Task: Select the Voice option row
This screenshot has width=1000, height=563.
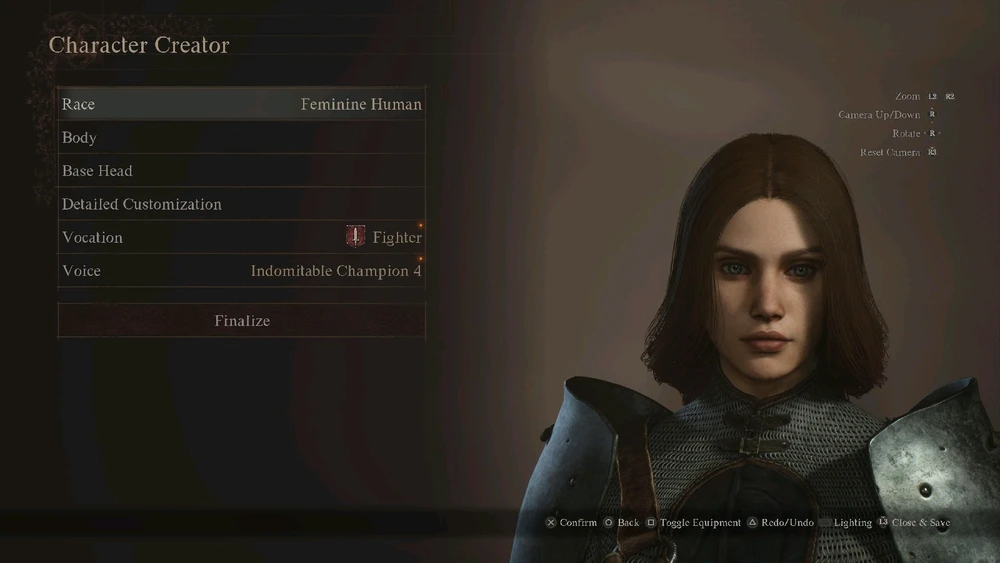Action: (x=241, y=271)
